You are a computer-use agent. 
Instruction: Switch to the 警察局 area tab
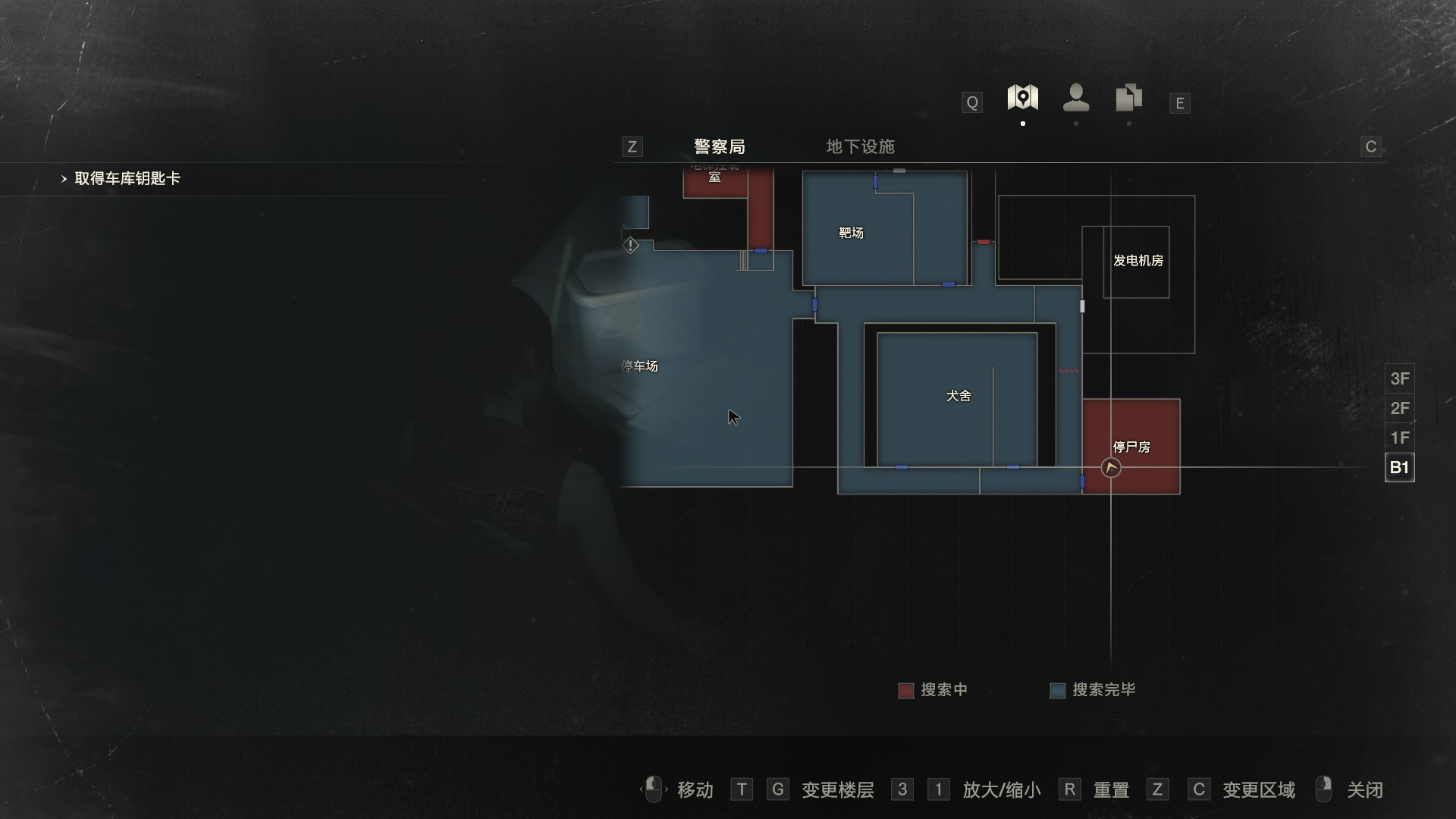click(719, 146)
